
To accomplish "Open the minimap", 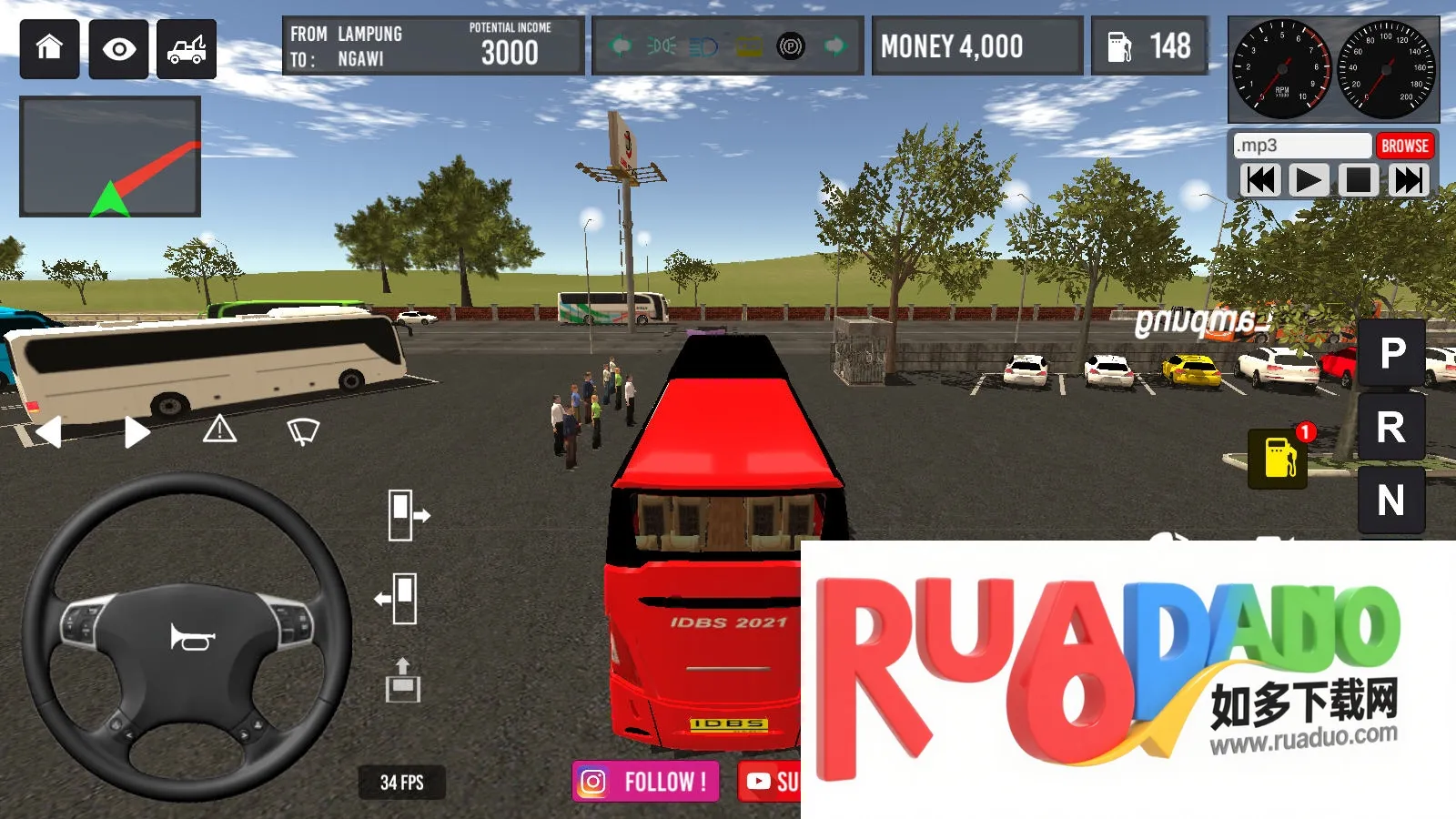I will pos(110,157).
